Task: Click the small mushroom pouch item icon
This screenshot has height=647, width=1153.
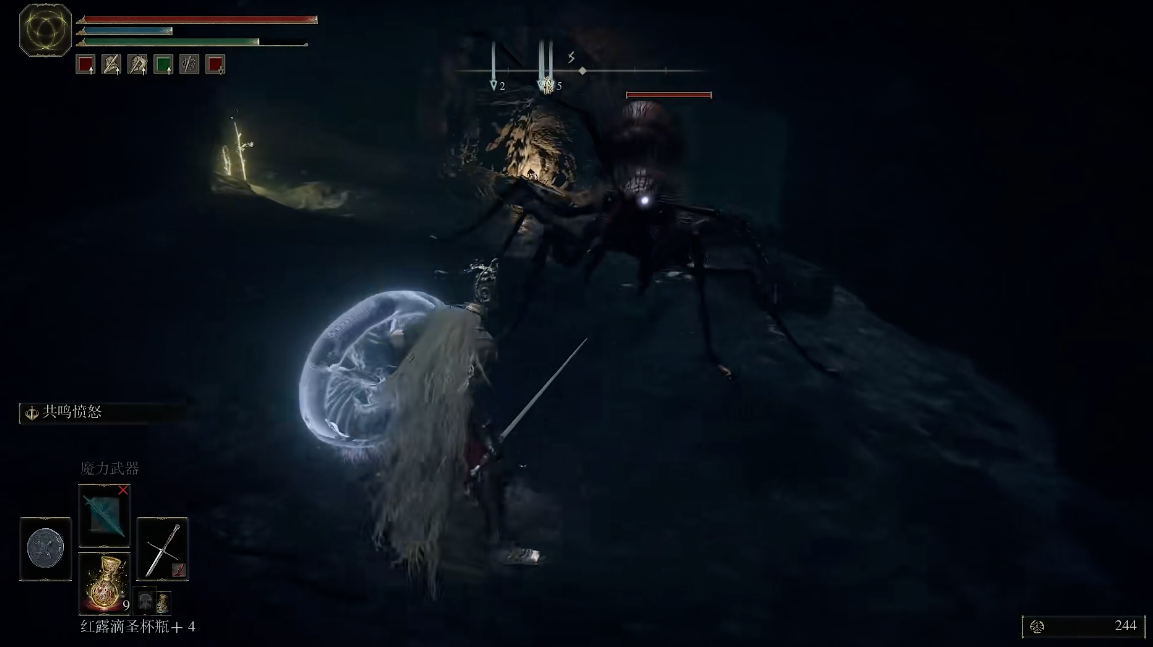Action: 145,601
